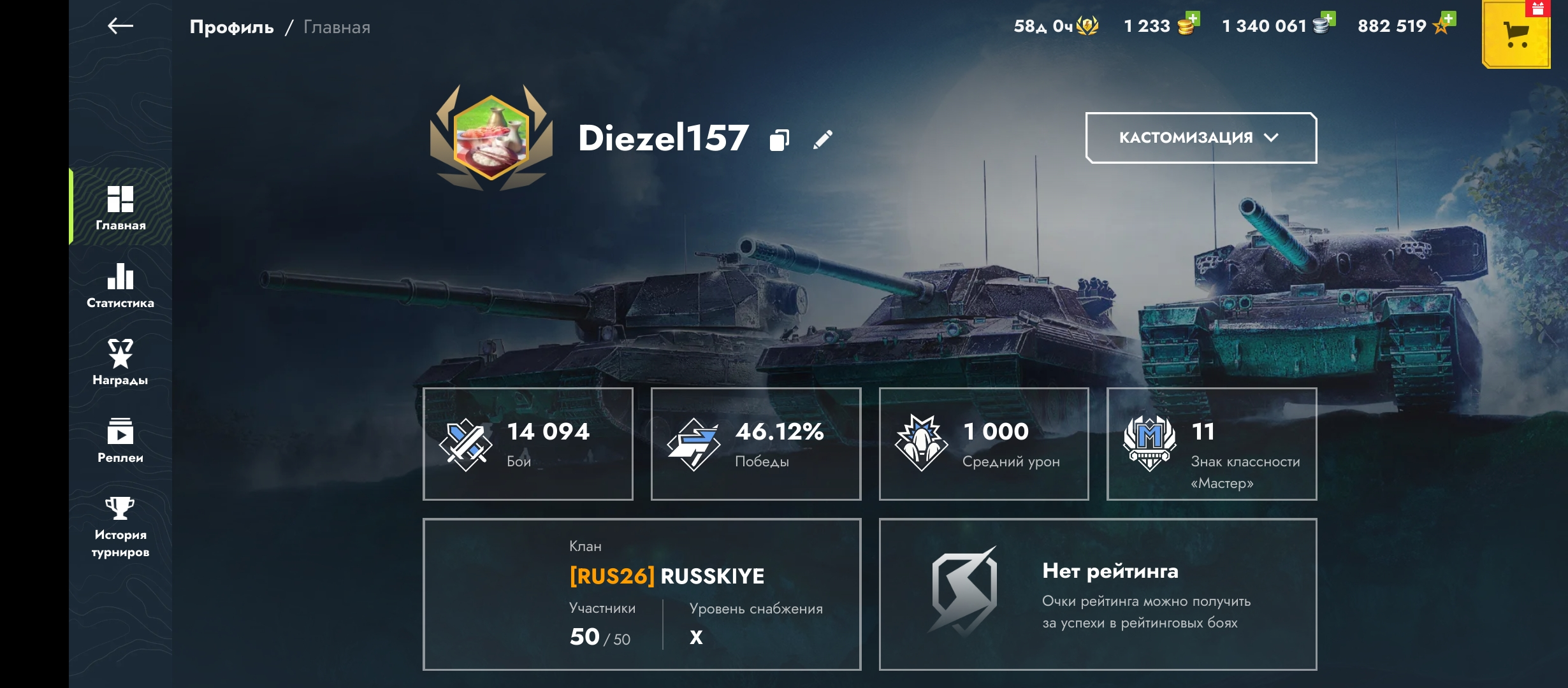The height and width of the screenshot is (688, 1568).
Task: Select the Нет рейтинга rating panel
Action: [1098, 594]
